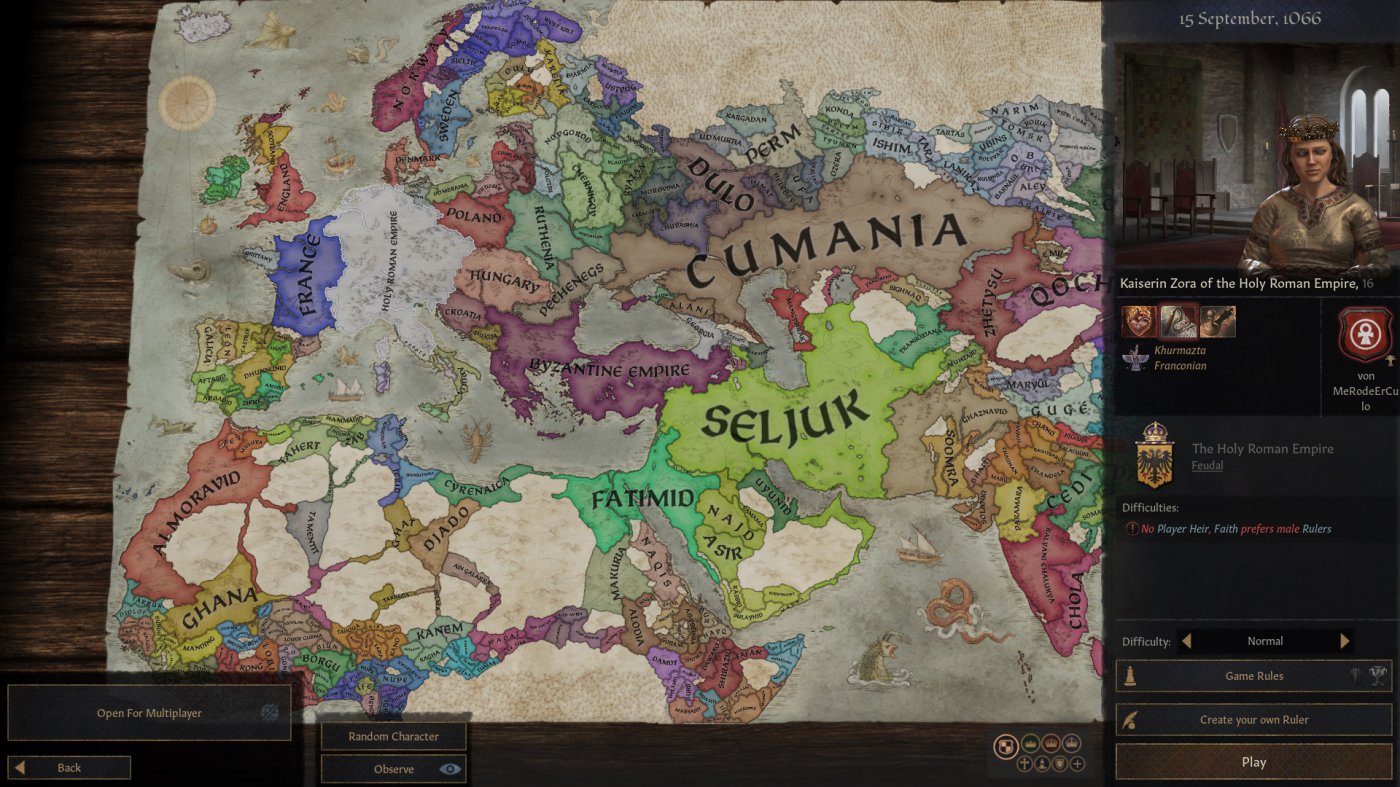
Task: Click the chess-piece character filter icon
Action: [x=1040, y=763]
